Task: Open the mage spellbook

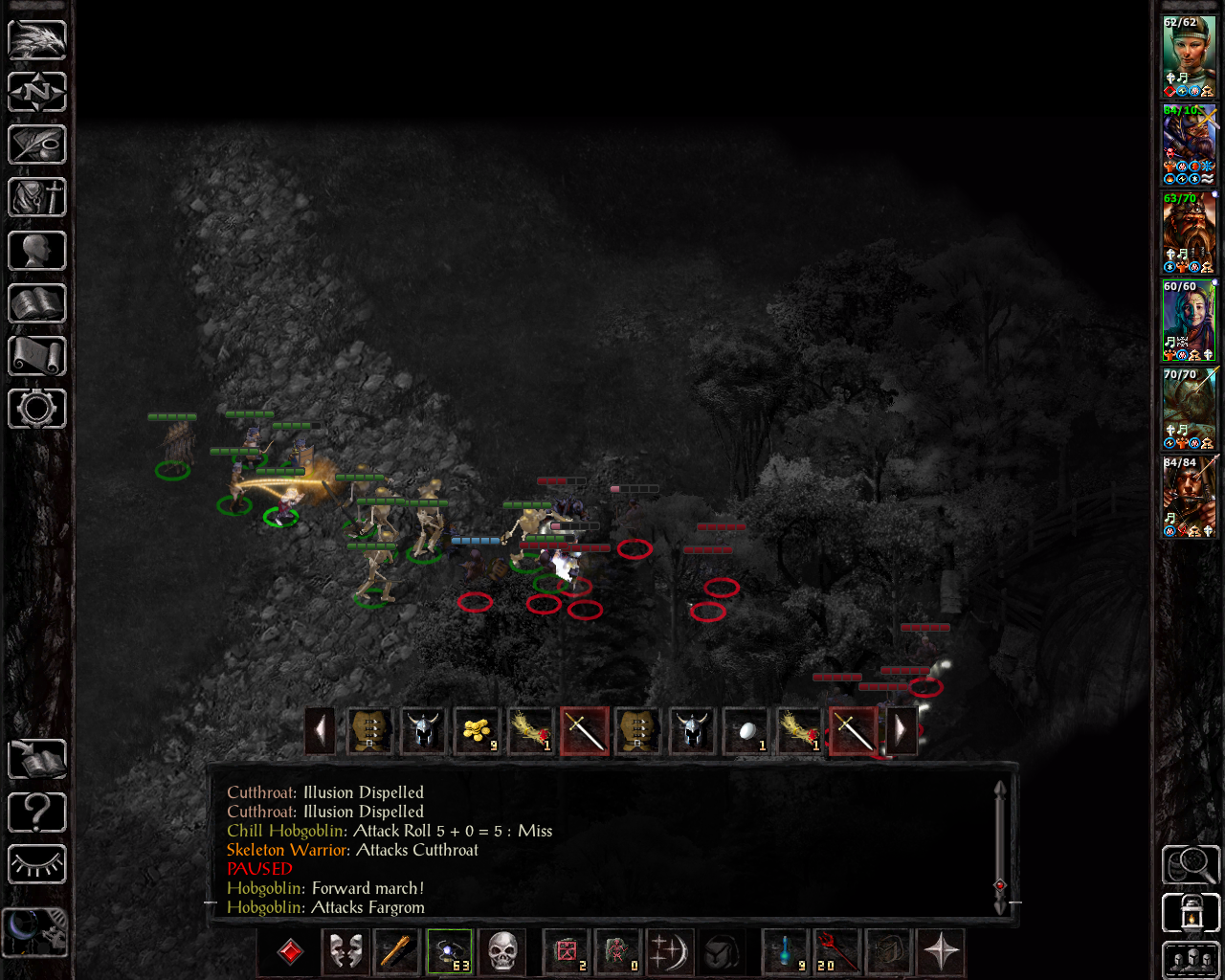Action: pos(37,303)
